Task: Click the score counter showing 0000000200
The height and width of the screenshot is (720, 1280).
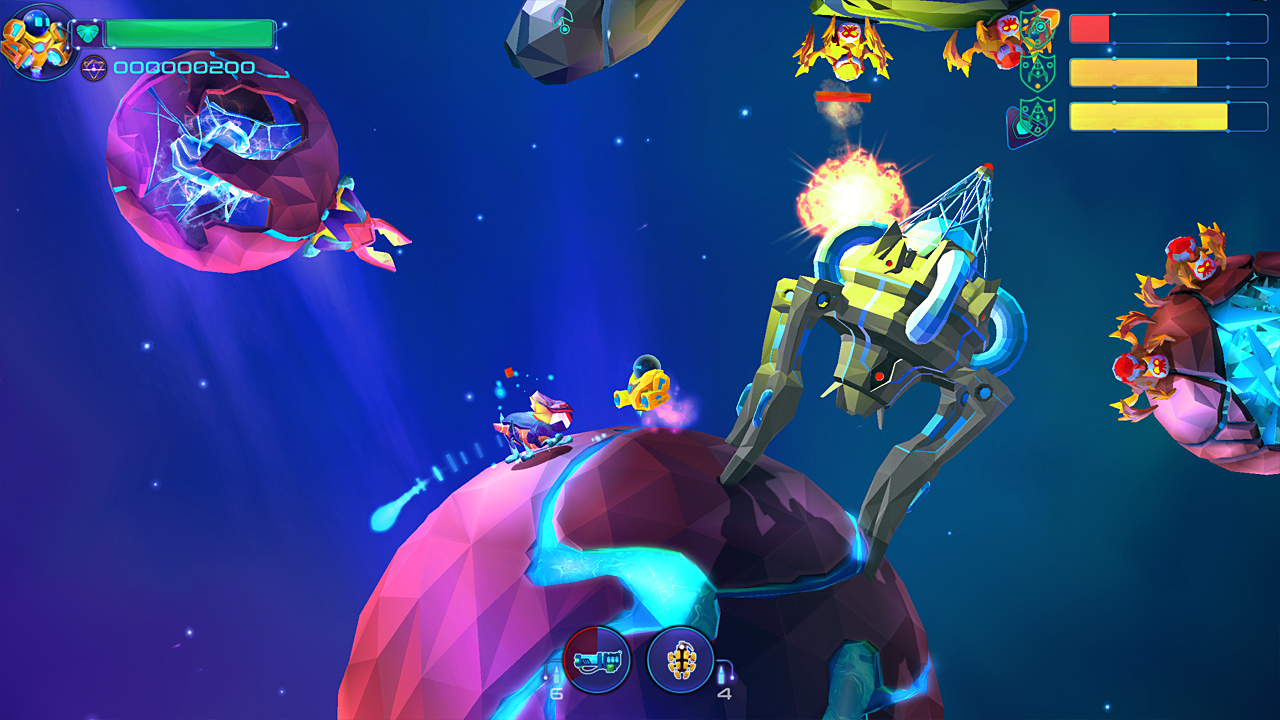Action: click(x=185, y=67)
